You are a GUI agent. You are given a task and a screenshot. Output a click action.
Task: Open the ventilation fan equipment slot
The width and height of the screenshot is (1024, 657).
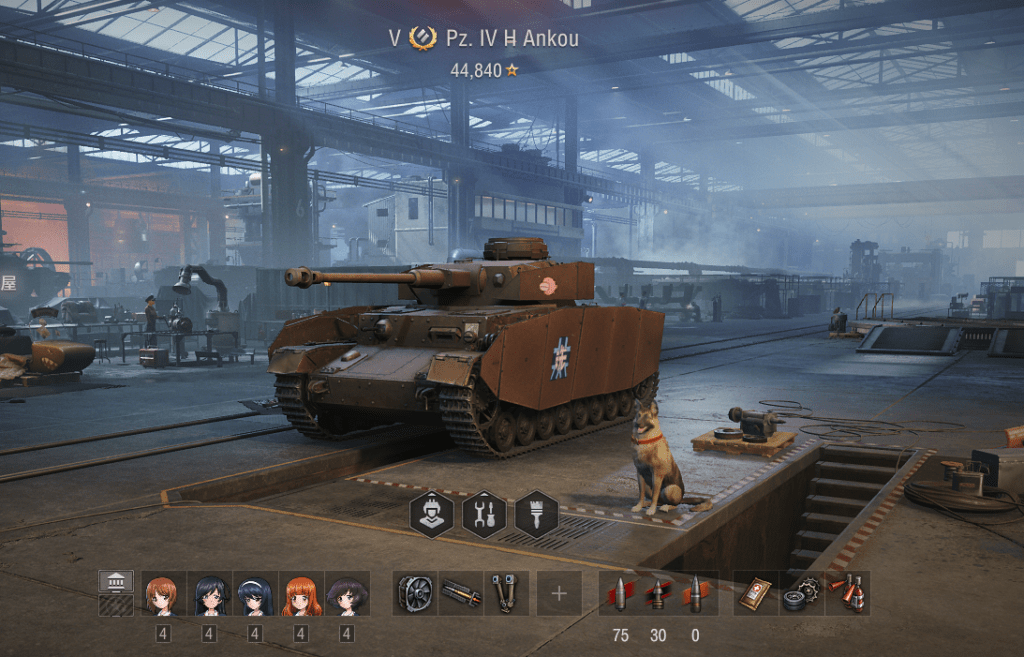(x=414, y=593)
